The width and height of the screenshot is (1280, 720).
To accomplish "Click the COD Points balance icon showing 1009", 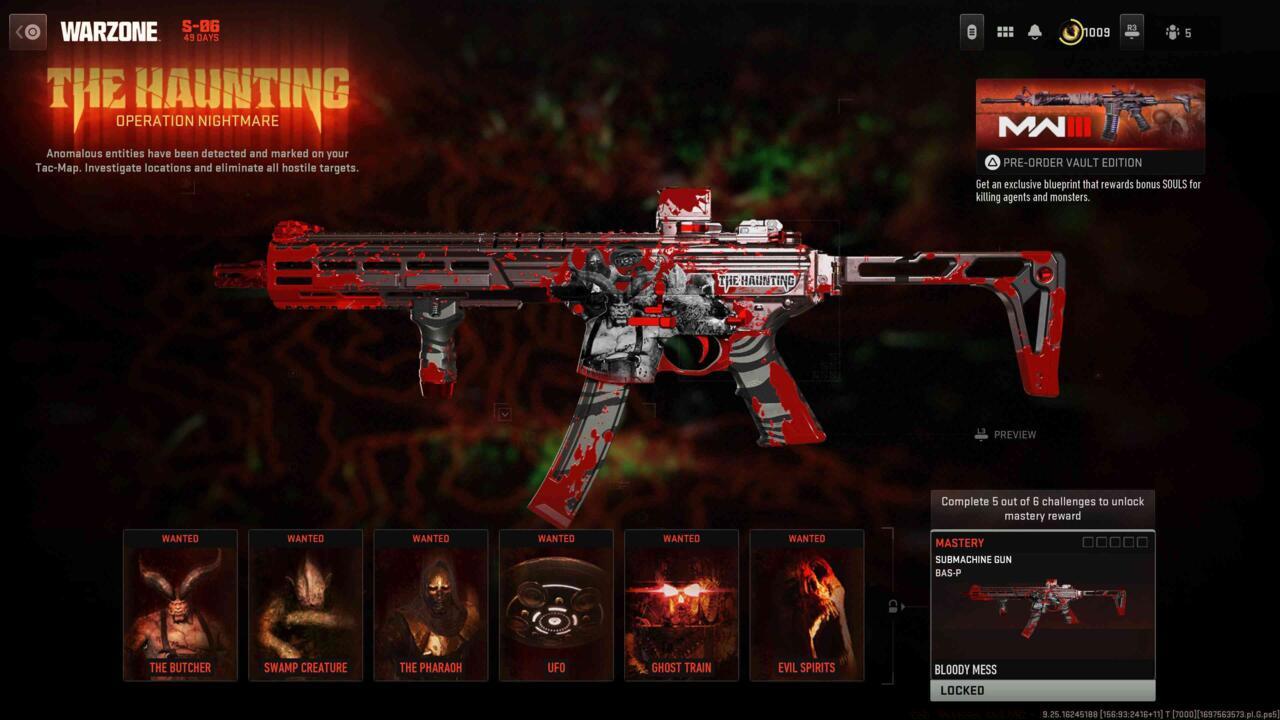I will [1069, 31].
